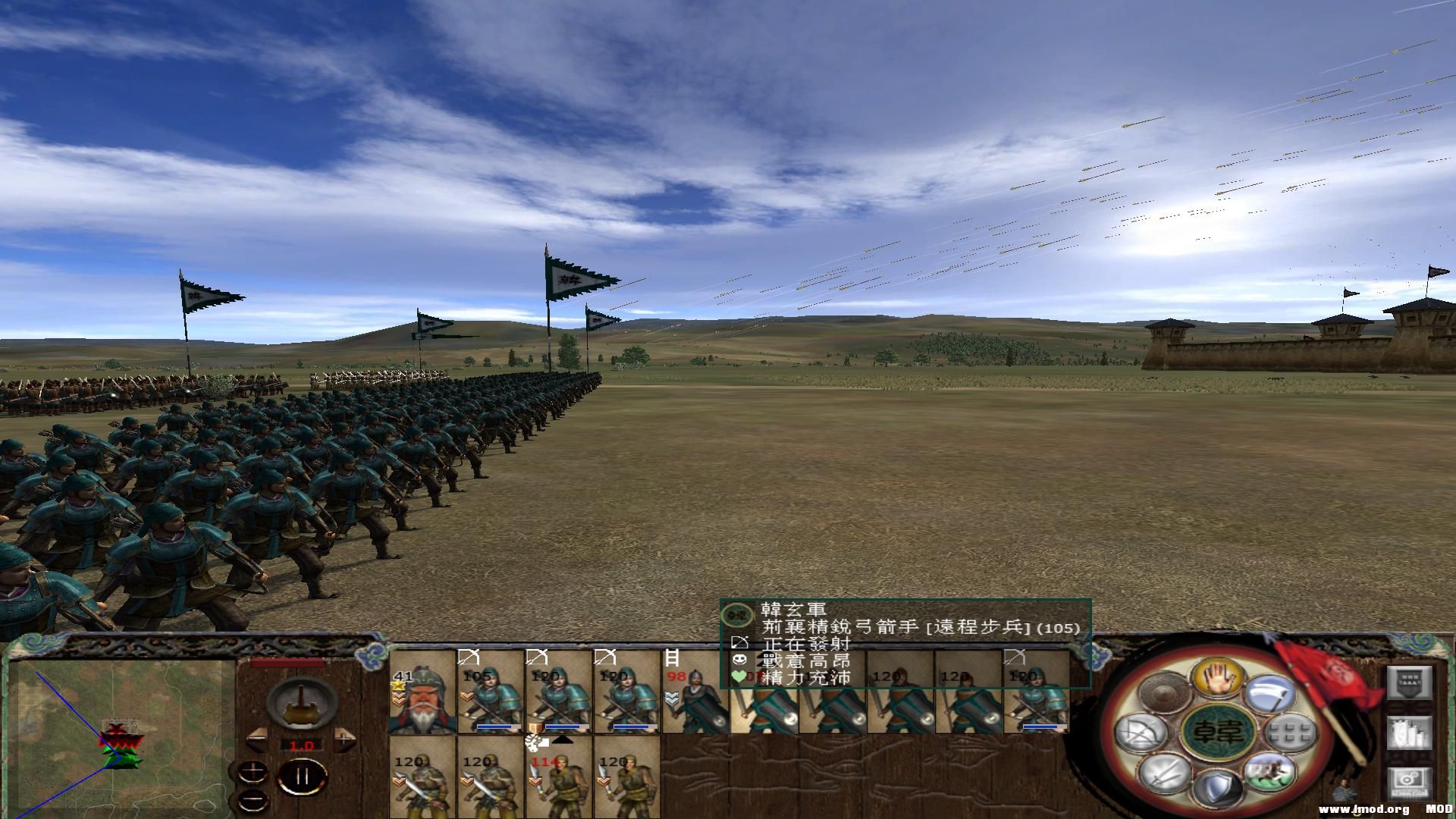Click the banner shield button above the right panel
1456x819 pixels.
pyautogui.click(x=1408, y=682)
